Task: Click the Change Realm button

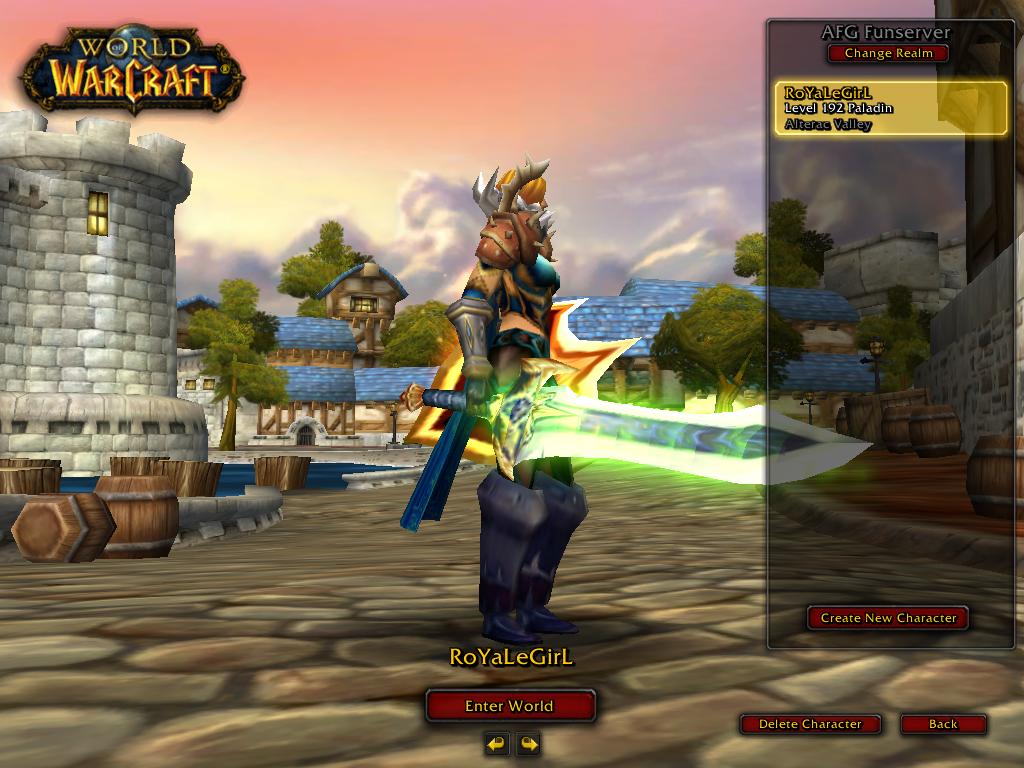Action: click(x=888, y=53)
